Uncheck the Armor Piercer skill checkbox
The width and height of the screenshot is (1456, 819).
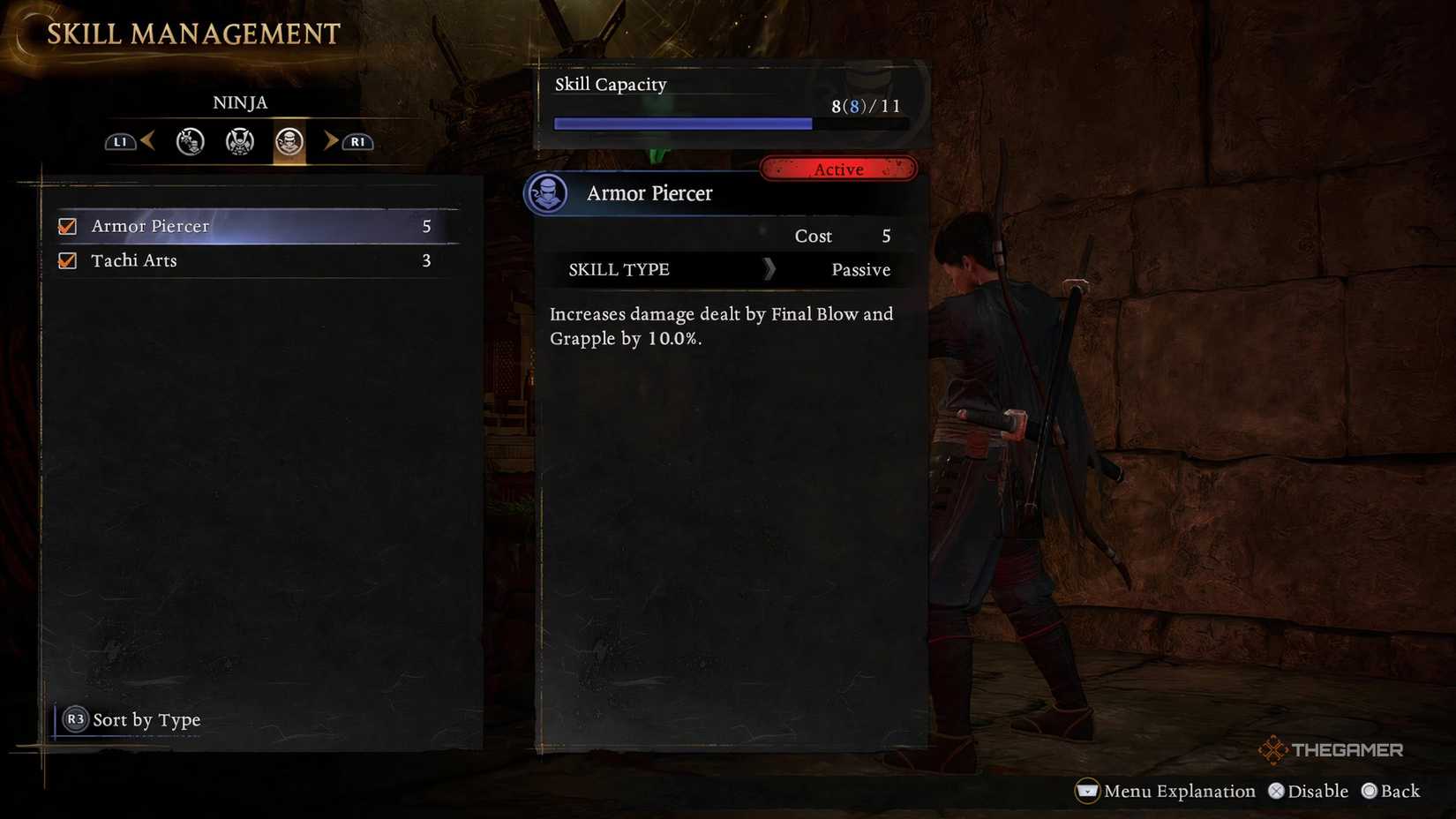pos(67,226)
